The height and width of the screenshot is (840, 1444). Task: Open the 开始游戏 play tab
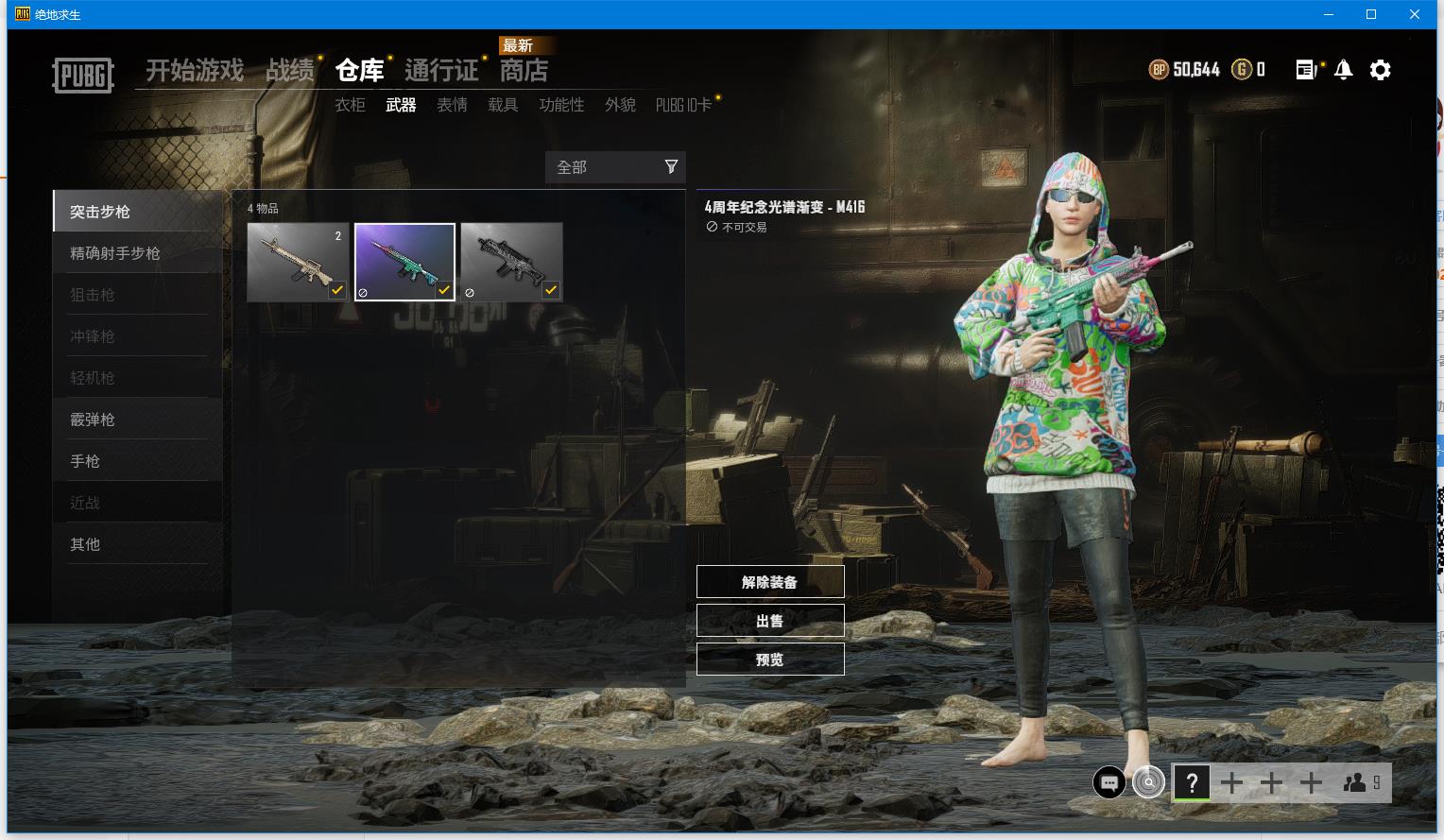(x=195, y=70)
